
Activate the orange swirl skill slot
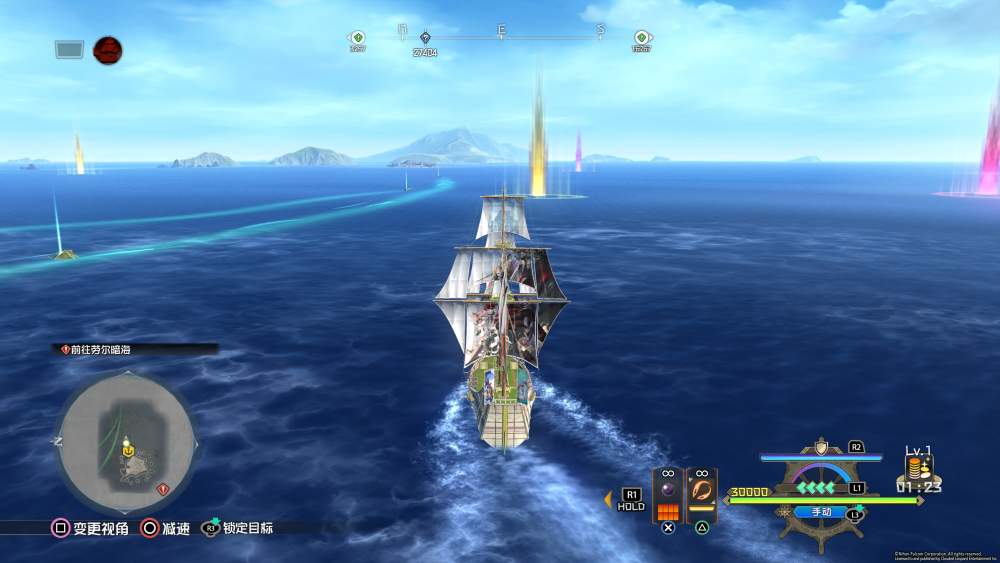tap(702, 491)
